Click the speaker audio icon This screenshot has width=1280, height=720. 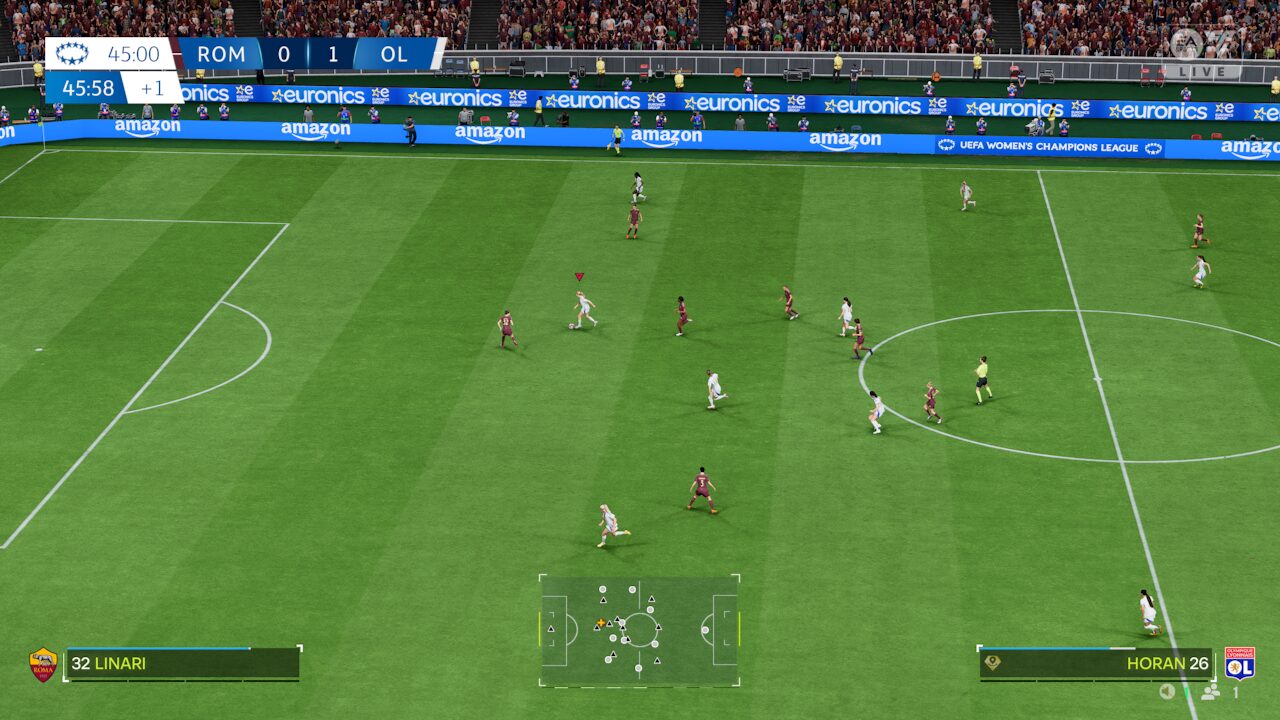coord(1167,692)
